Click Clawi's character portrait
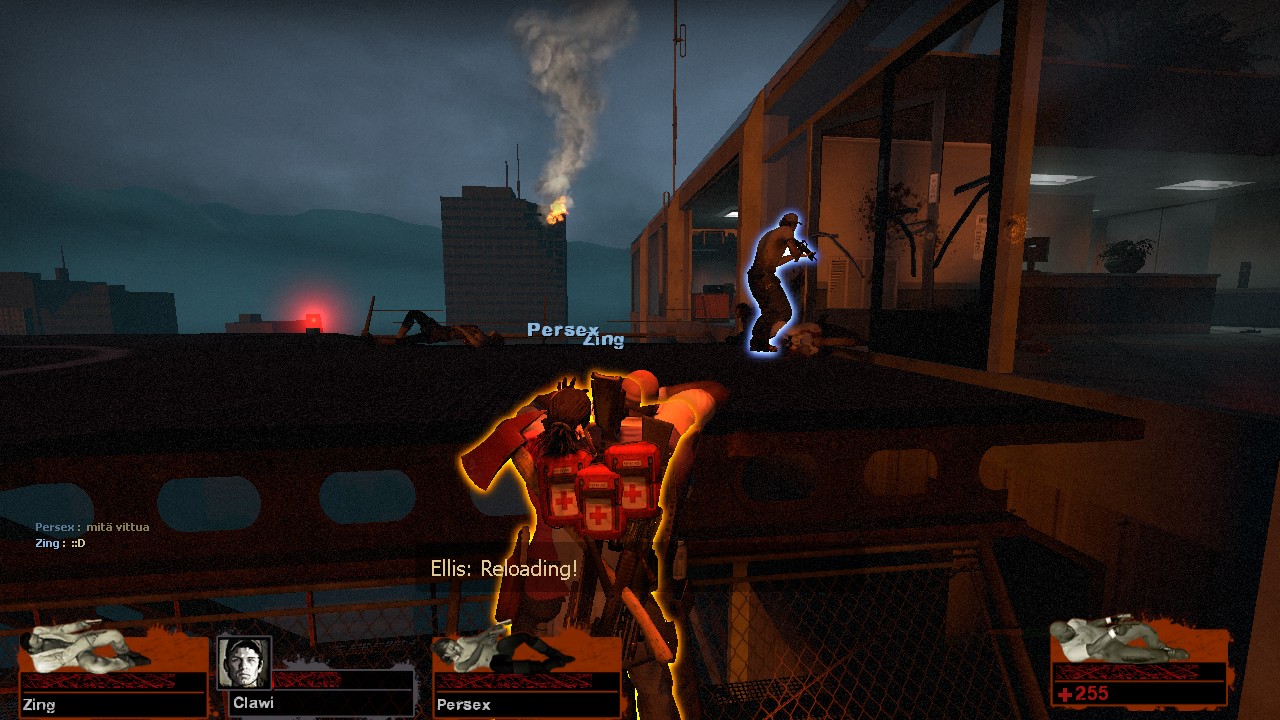1280x720 pixels. 244,662
